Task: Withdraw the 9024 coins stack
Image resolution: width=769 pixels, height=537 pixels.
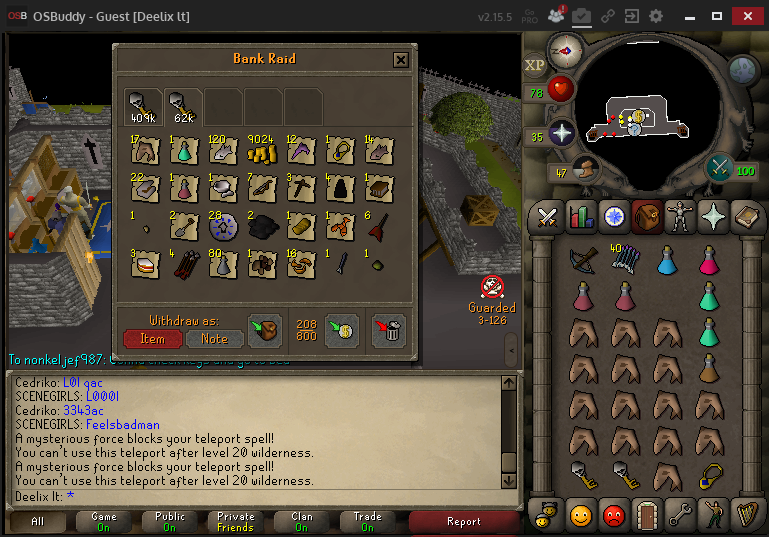Action: point(262,150)
